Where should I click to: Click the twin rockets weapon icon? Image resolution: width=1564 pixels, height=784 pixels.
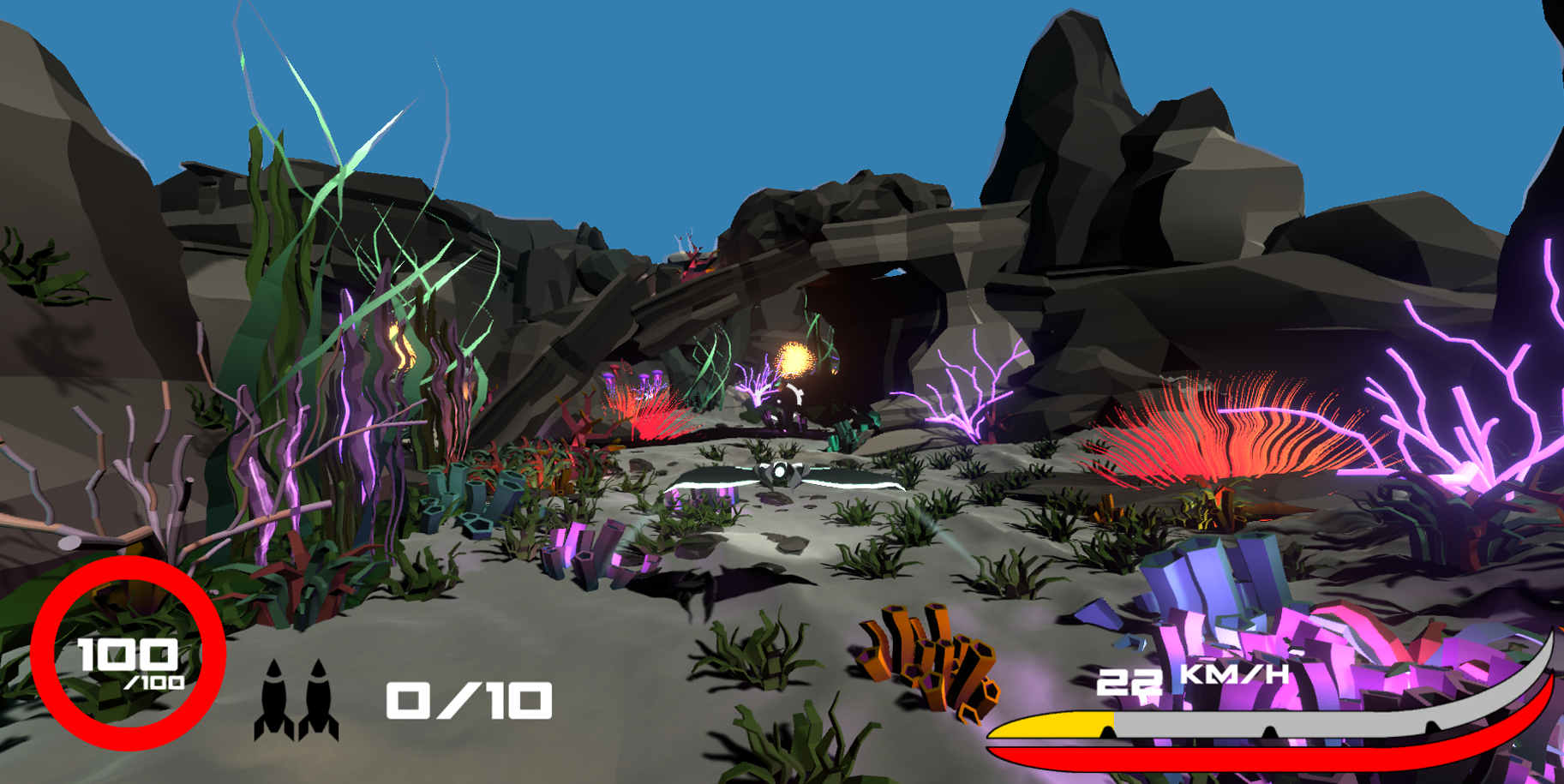(297, 699)
